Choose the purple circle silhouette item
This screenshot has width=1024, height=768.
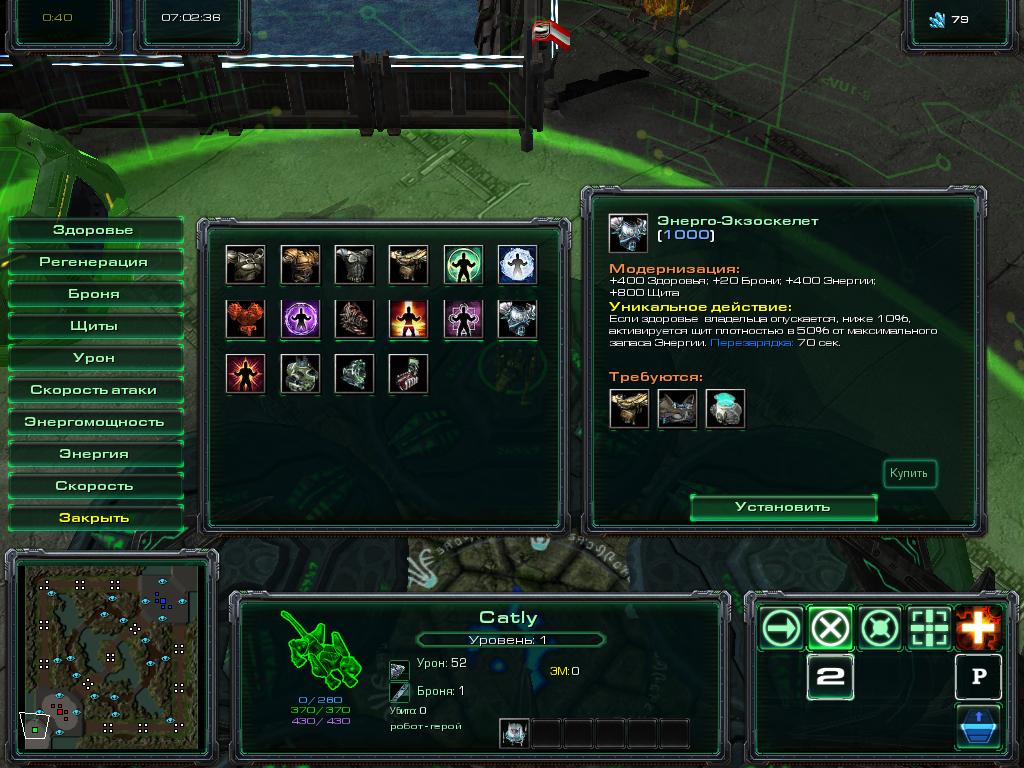click(x=299, y=319)
